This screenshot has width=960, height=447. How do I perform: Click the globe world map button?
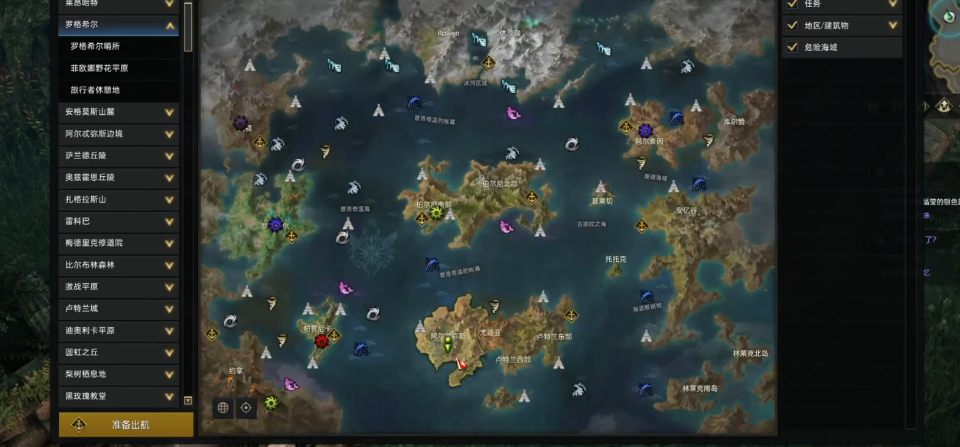pos(223,408)
